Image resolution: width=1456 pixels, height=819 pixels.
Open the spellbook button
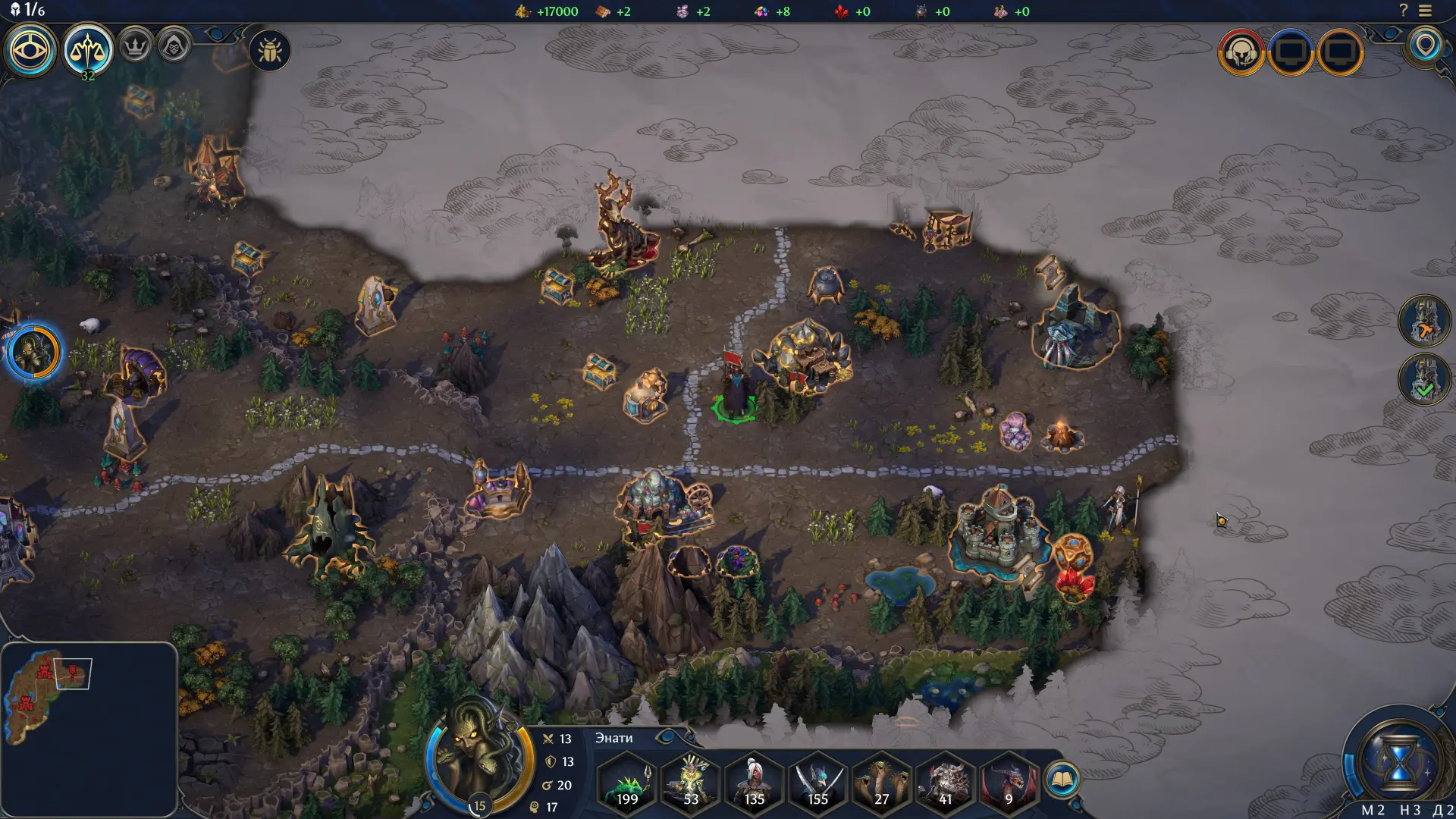pyautogui.click(x=1062, y=779)
